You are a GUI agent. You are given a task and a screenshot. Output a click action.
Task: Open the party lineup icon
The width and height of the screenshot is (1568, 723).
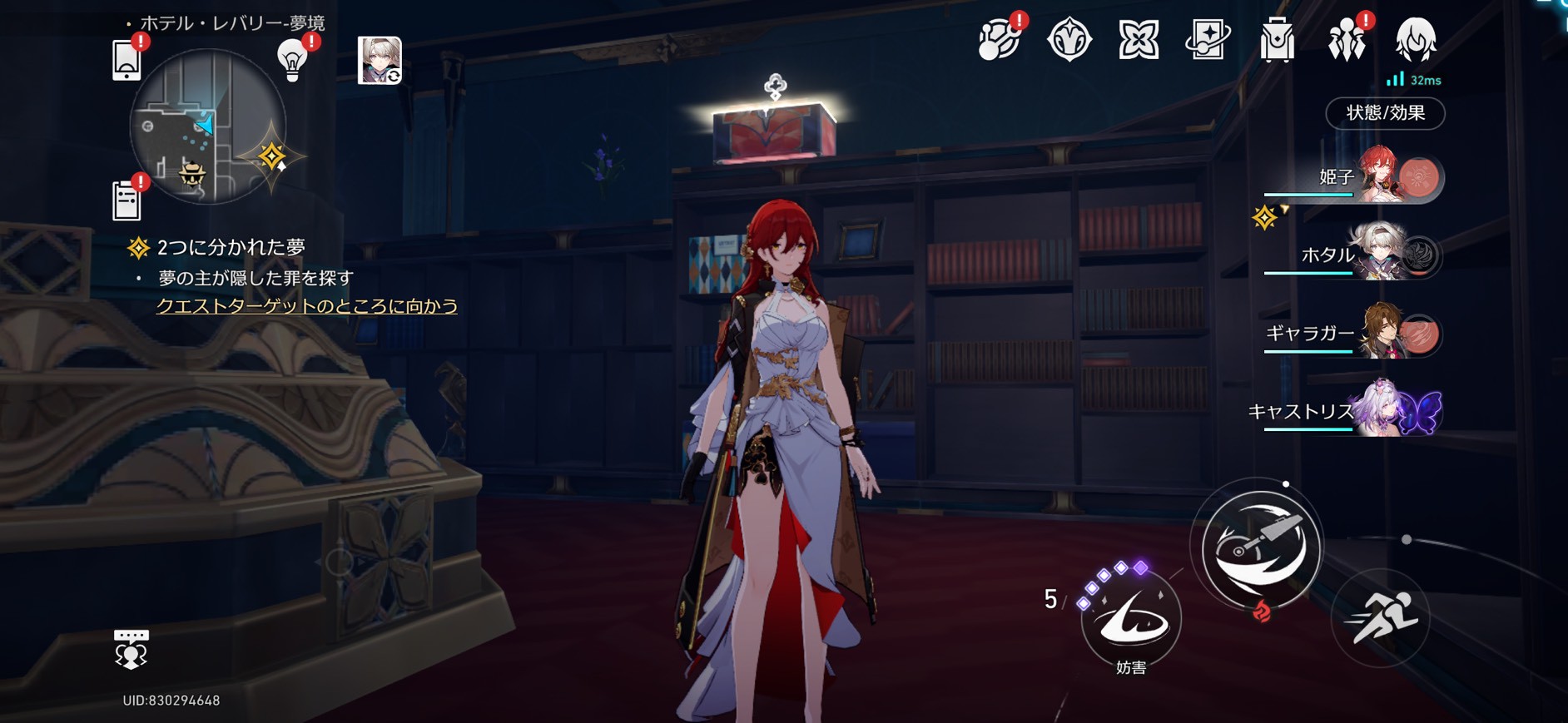(x=1346, y=40)
